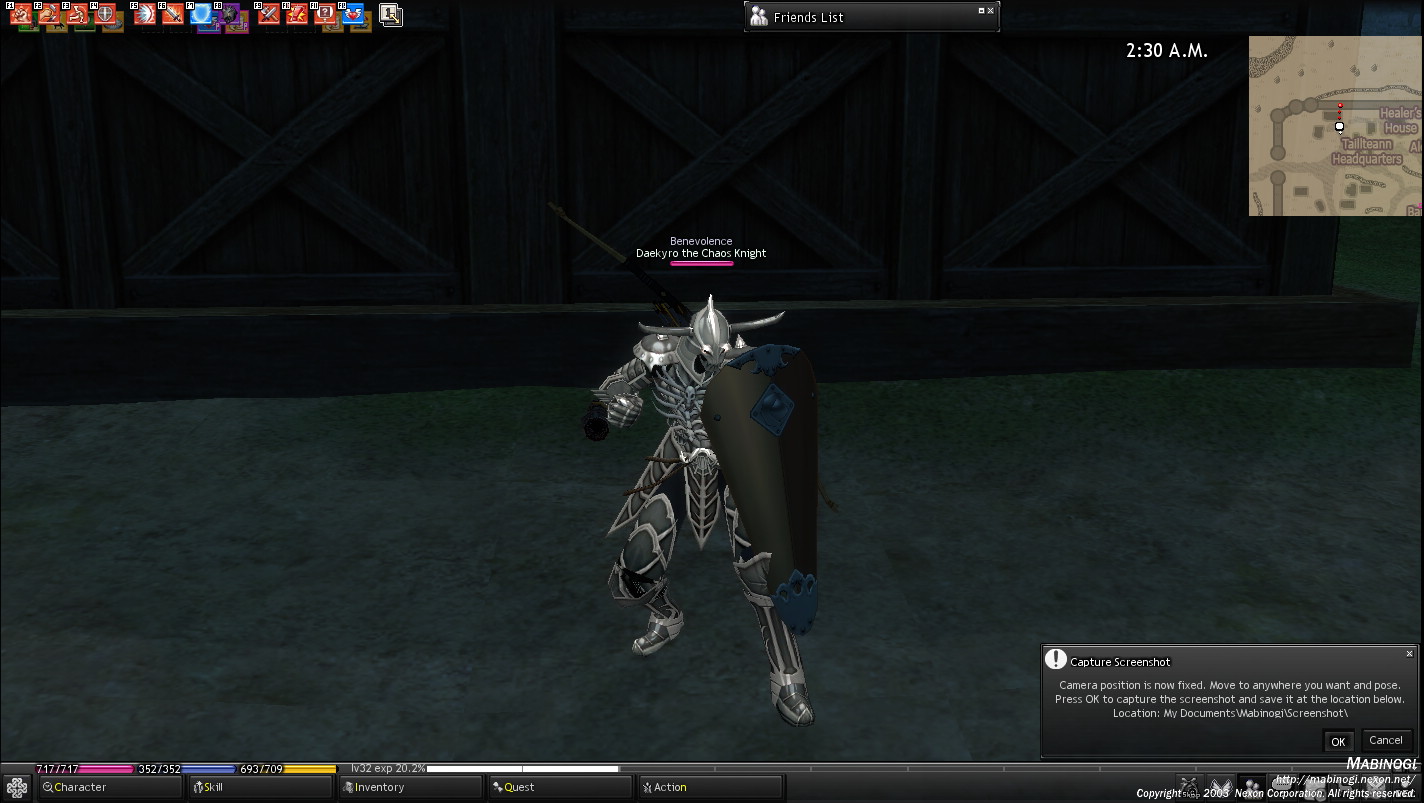The width and height of the screenshot is (1424, 803).
Task: Open the Inventory window
Action: coord(410,787)
